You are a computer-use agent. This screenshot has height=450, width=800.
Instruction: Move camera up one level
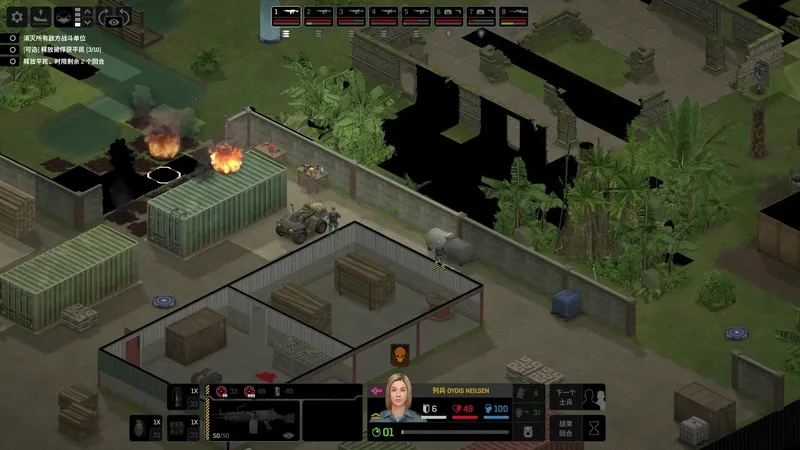87,12
